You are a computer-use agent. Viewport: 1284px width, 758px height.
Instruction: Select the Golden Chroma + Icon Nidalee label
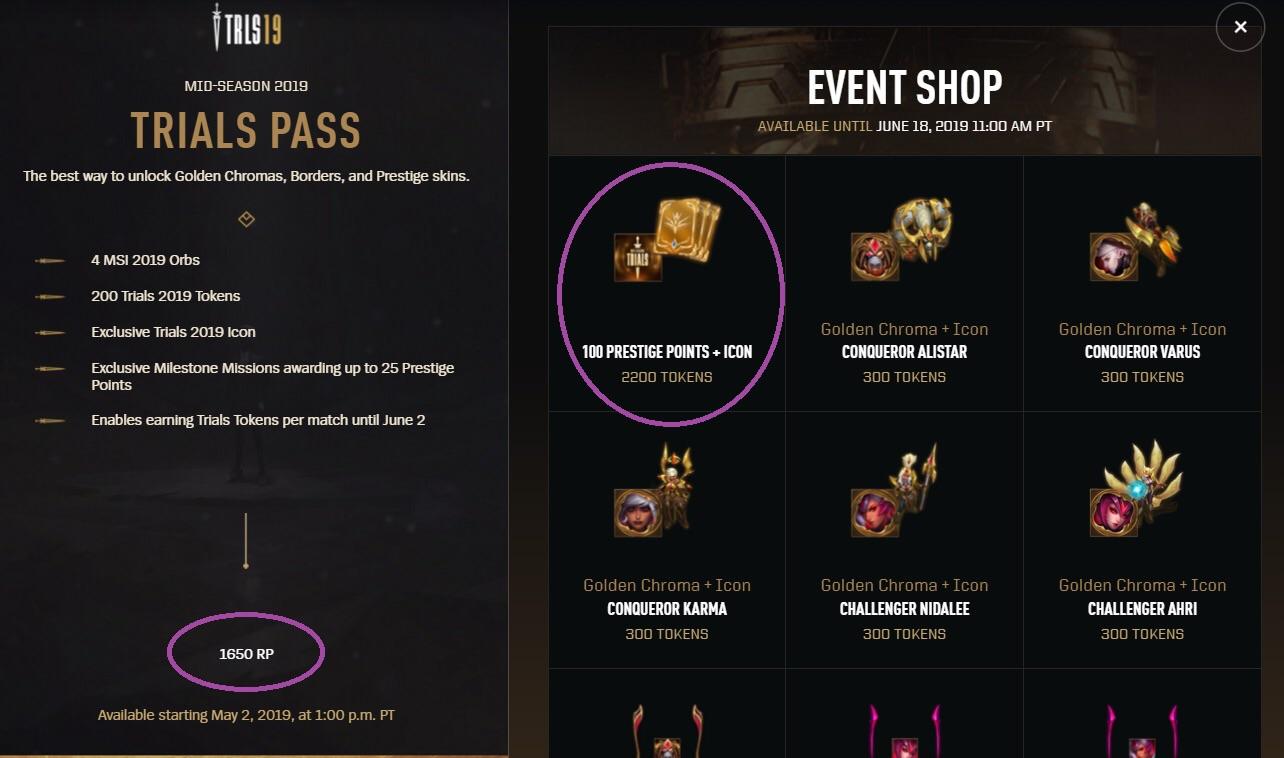903,585
